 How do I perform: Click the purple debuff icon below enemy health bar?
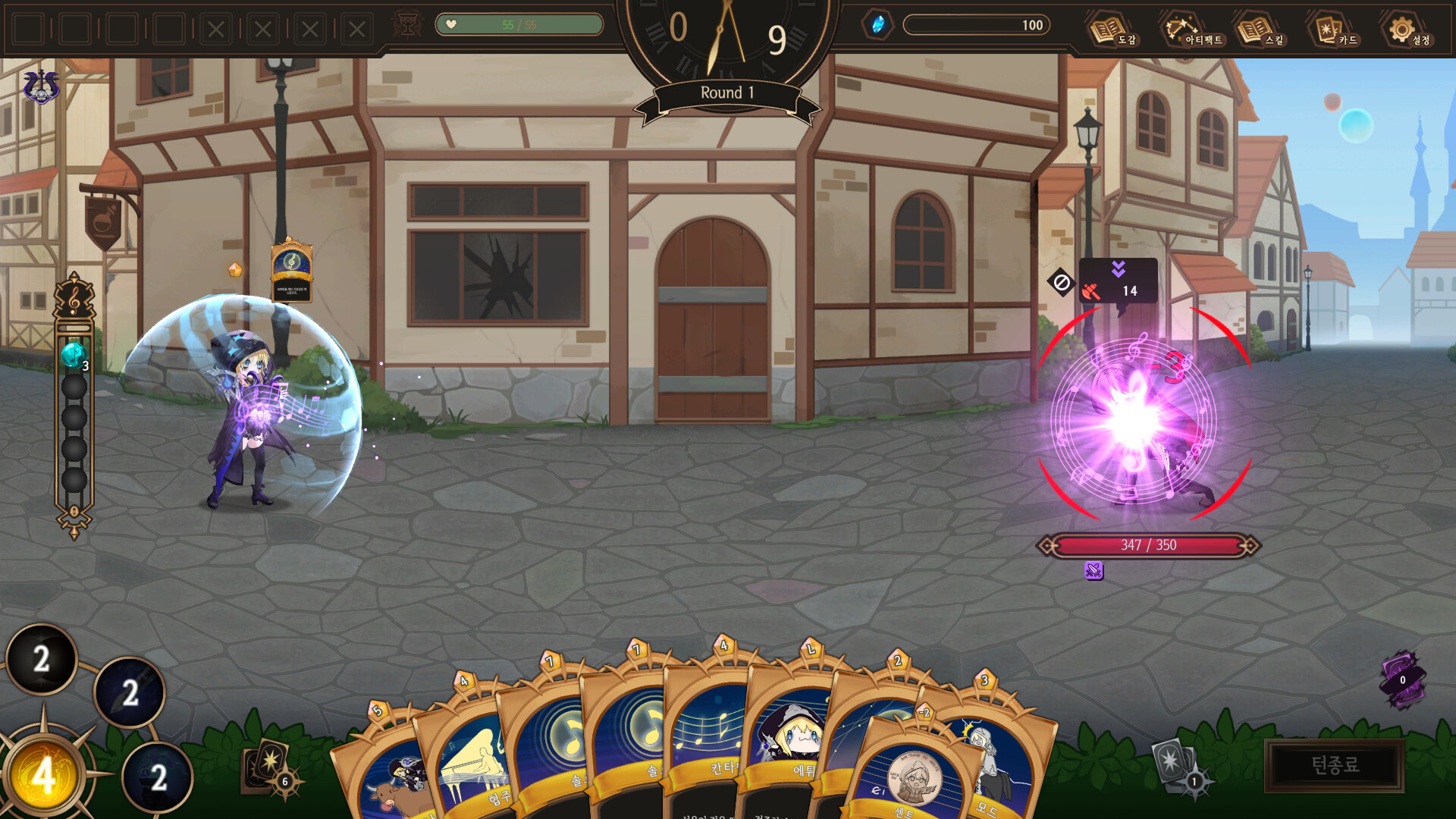click(x=1093, y=571)
